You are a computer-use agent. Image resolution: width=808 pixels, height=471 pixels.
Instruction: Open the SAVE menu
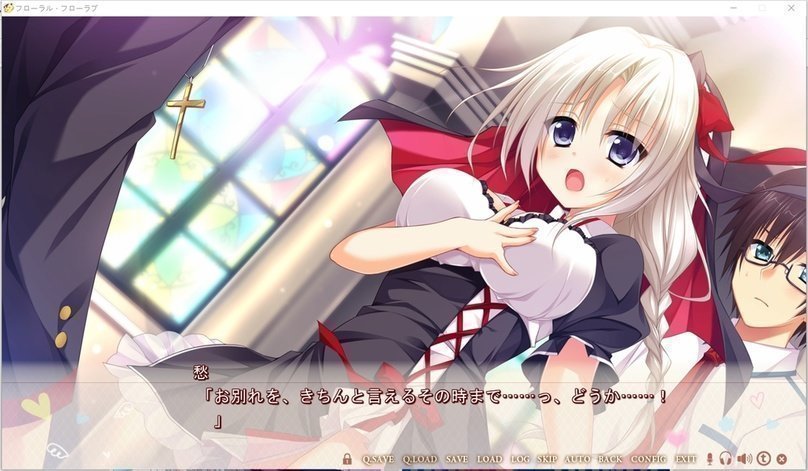coord(457,459)
